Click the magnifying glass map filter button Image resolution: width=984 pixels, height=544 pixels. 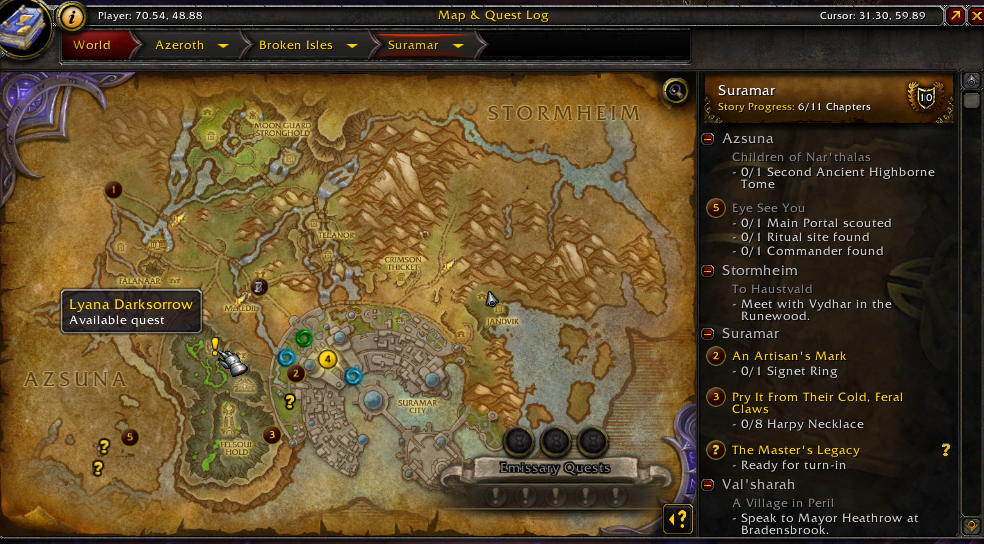(676, 91)
